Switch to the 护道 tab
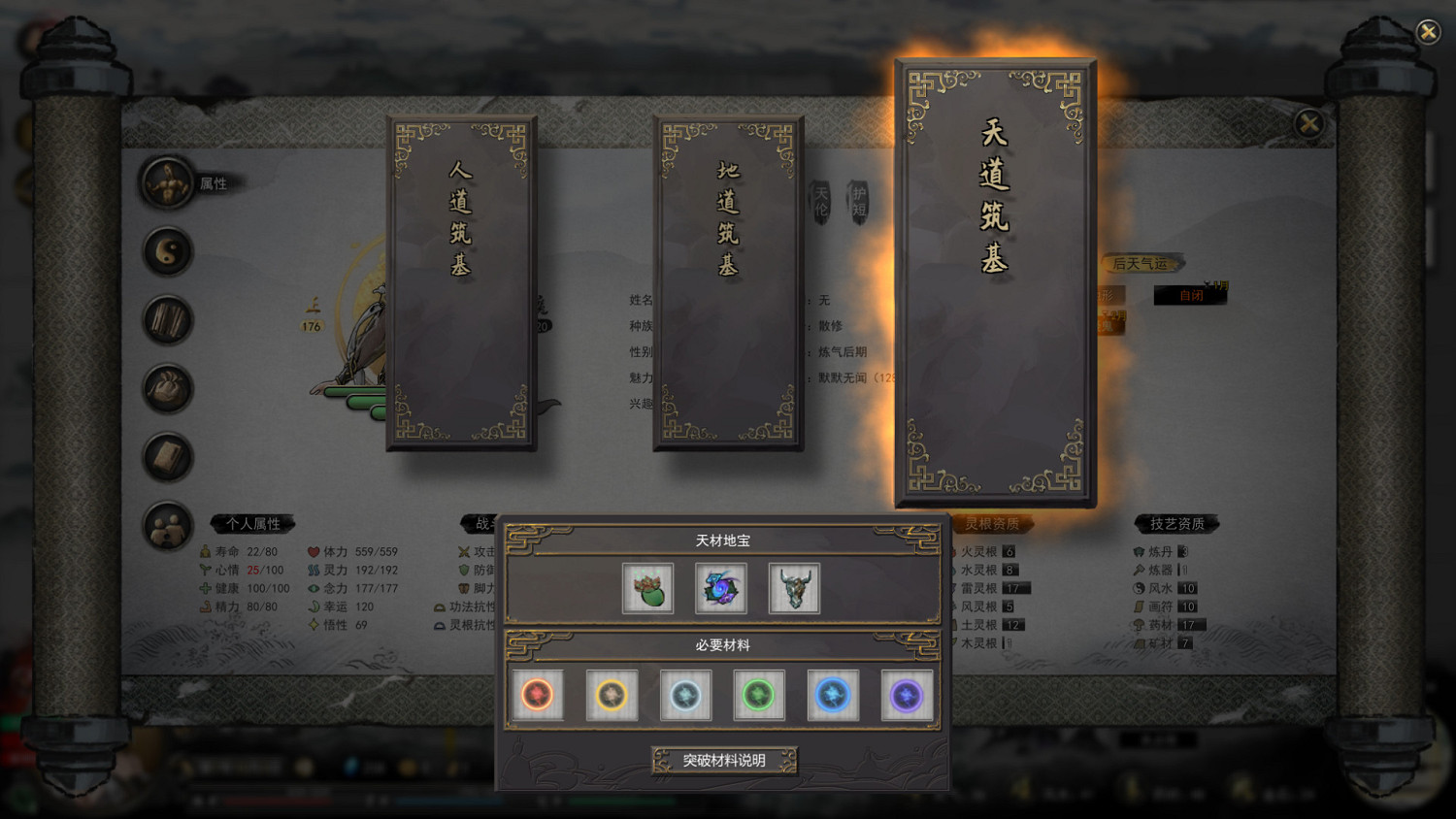 pos(859,201)
